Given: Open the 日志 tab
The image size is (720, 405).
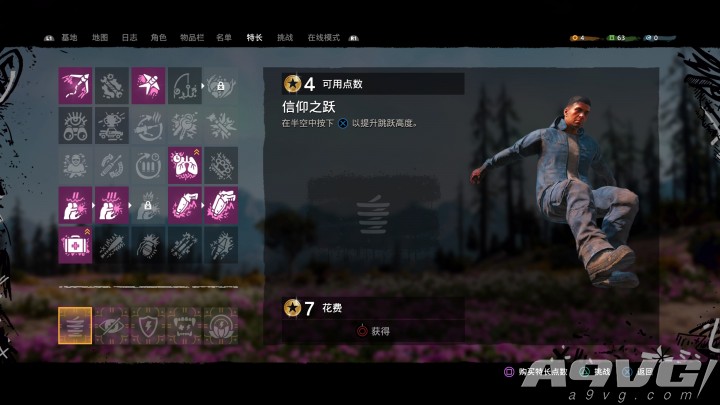Looking at the screenshot, I should [129, 38].
